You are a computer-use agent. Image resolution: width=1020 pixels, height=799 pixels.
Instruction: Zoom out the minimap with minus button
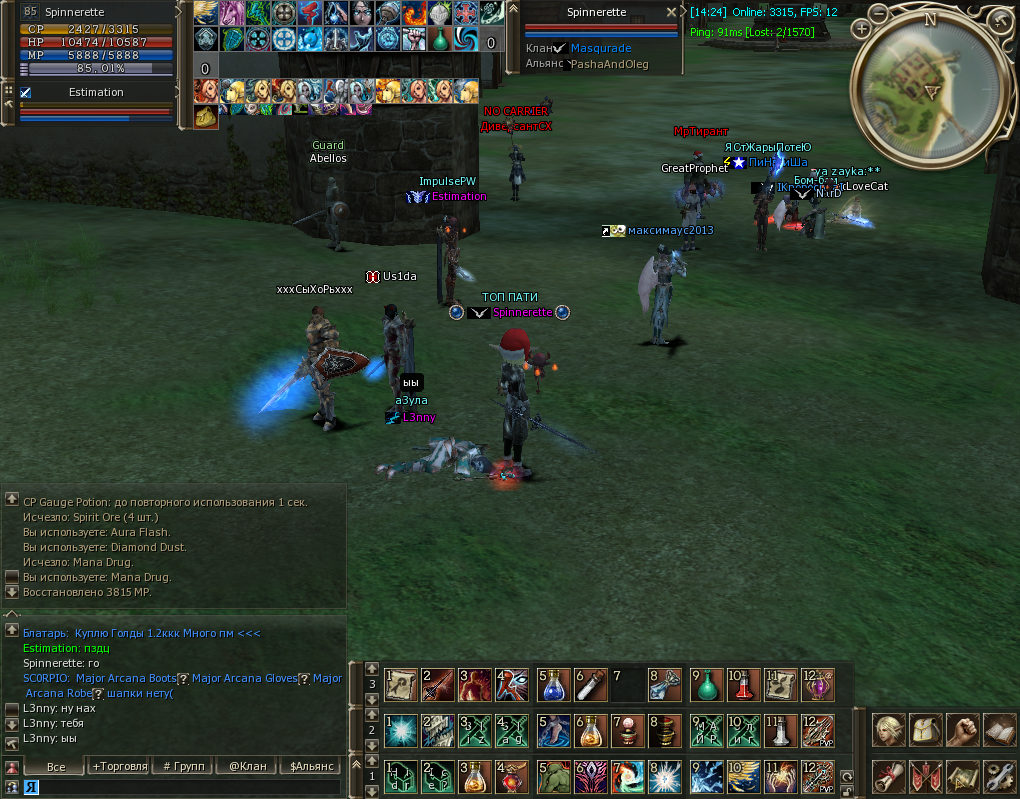click(x=877, y=14)
